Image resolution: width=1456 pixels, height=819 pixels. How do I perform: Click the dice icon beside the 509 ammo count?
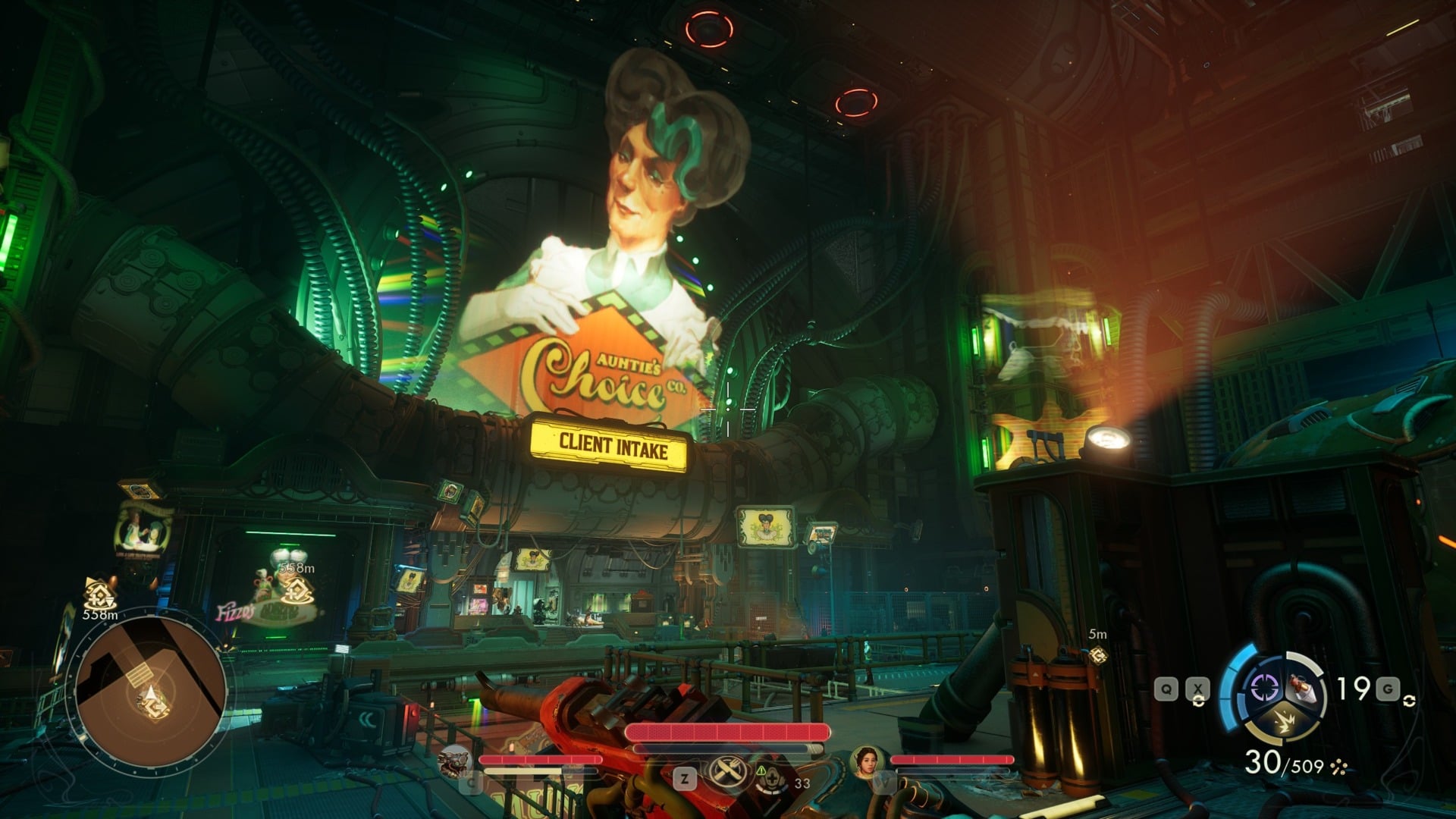click(x=1338, y=766)
